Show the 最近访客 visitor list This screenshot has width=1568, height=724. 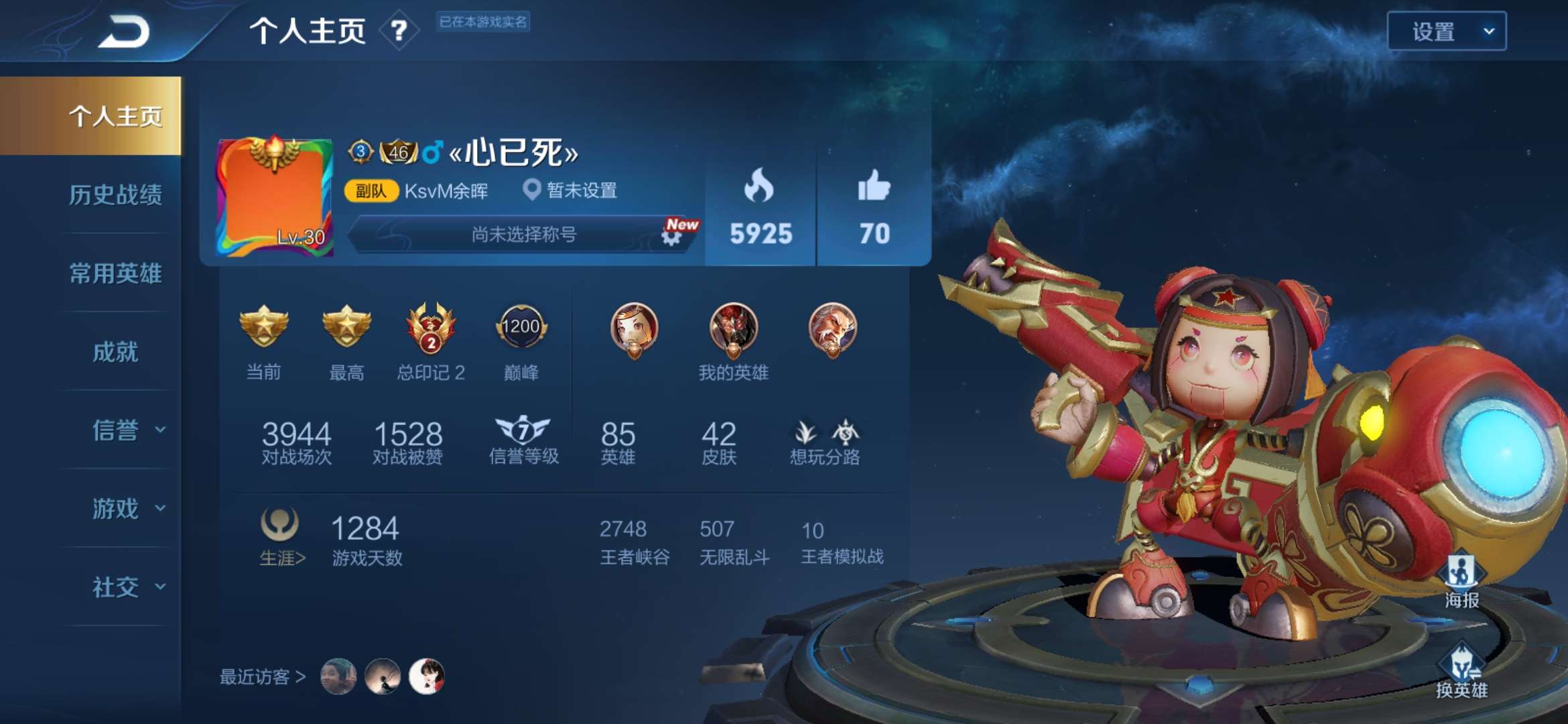(x=263, y=677)
